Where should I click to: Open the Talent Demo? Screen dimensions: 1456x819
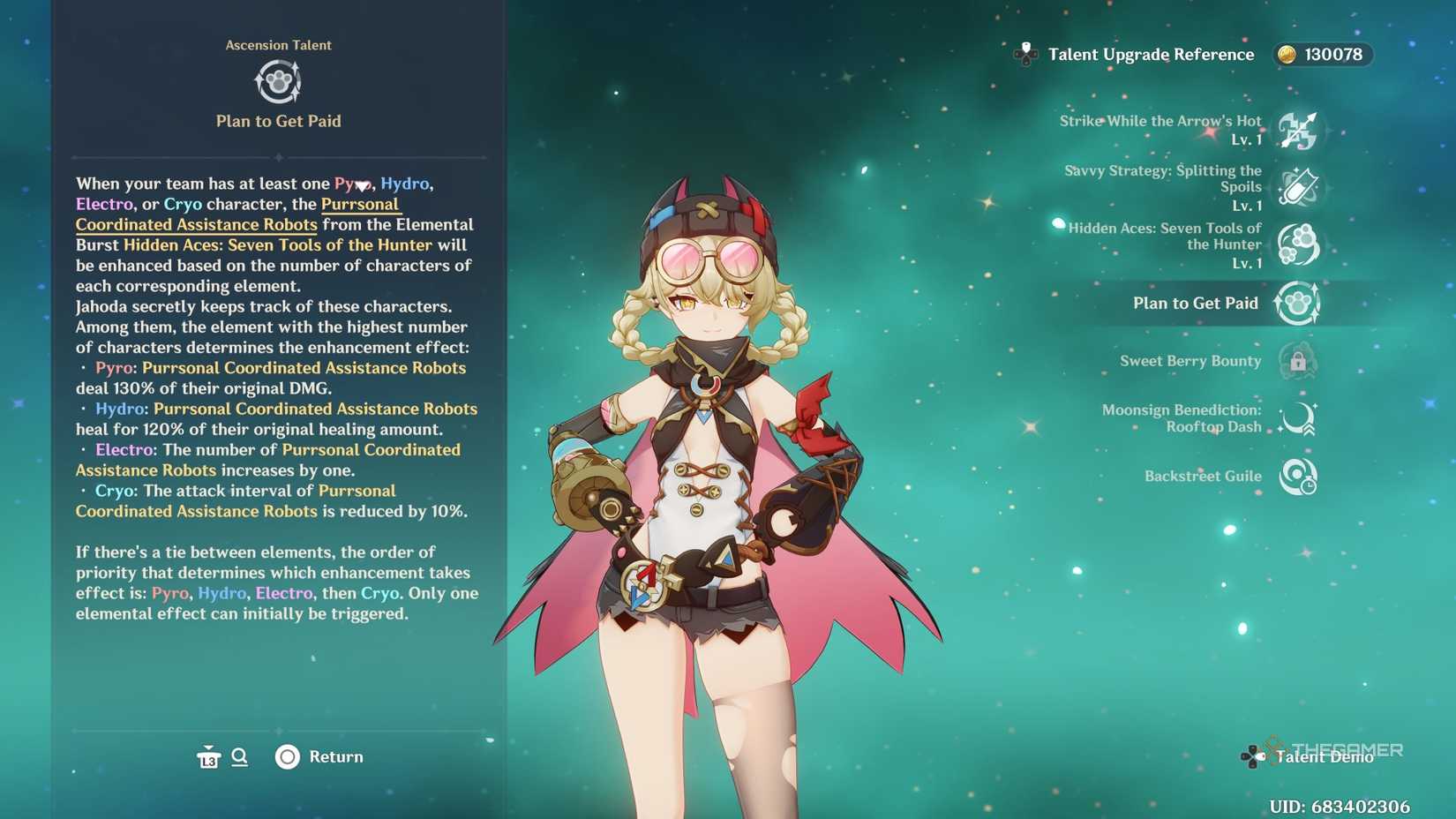1324,756
